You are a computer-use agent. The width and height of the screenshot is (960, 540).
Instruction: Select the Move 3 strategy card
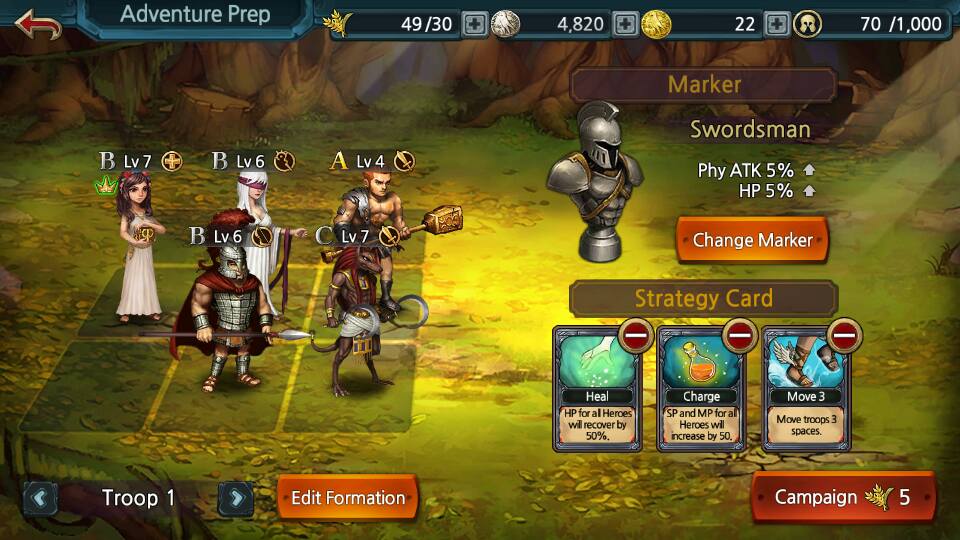pyautogui.click(x=806, y=395)
